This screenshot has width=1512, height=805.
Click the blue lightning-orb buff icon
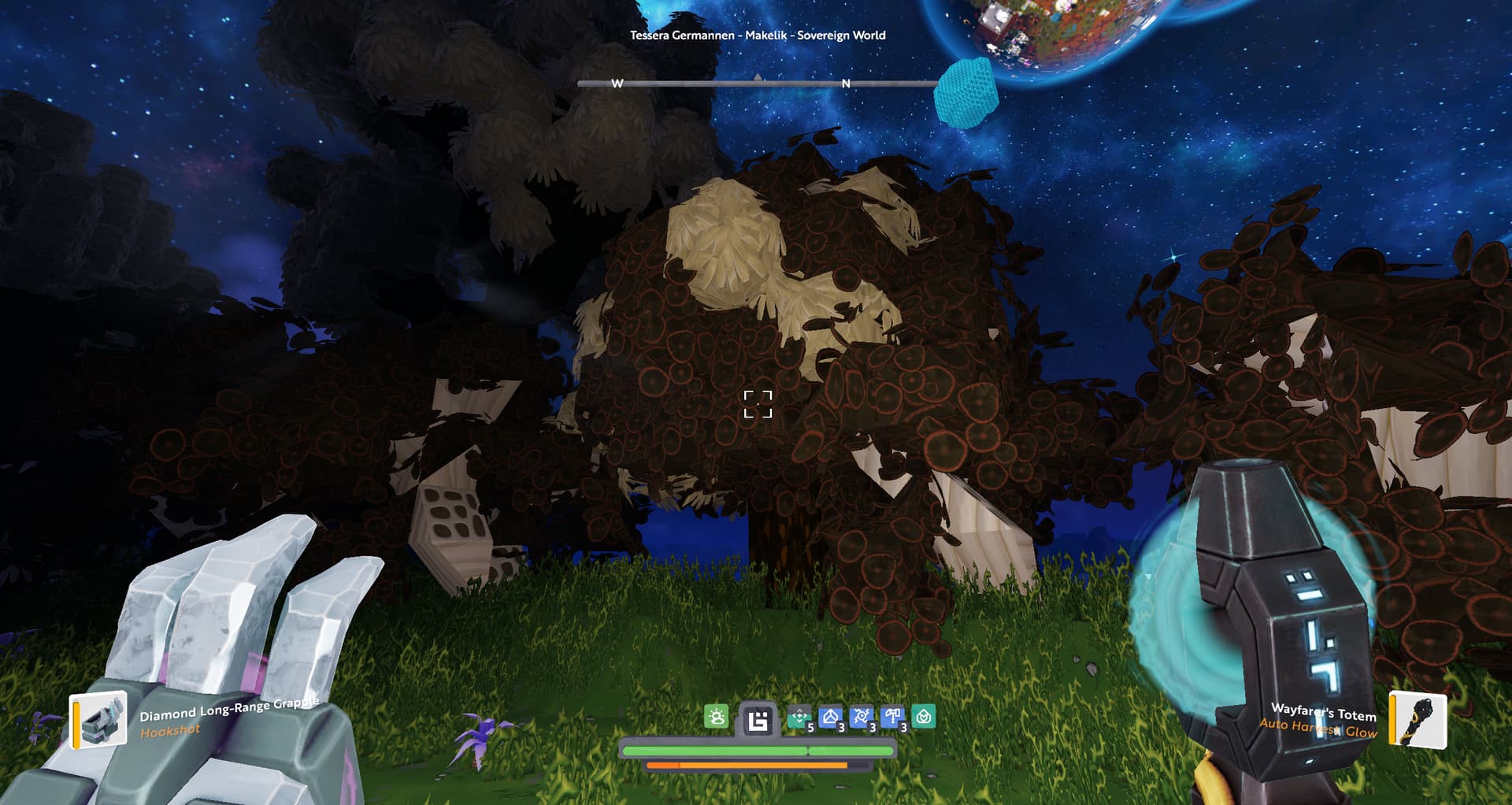click(x=862, y=717)
